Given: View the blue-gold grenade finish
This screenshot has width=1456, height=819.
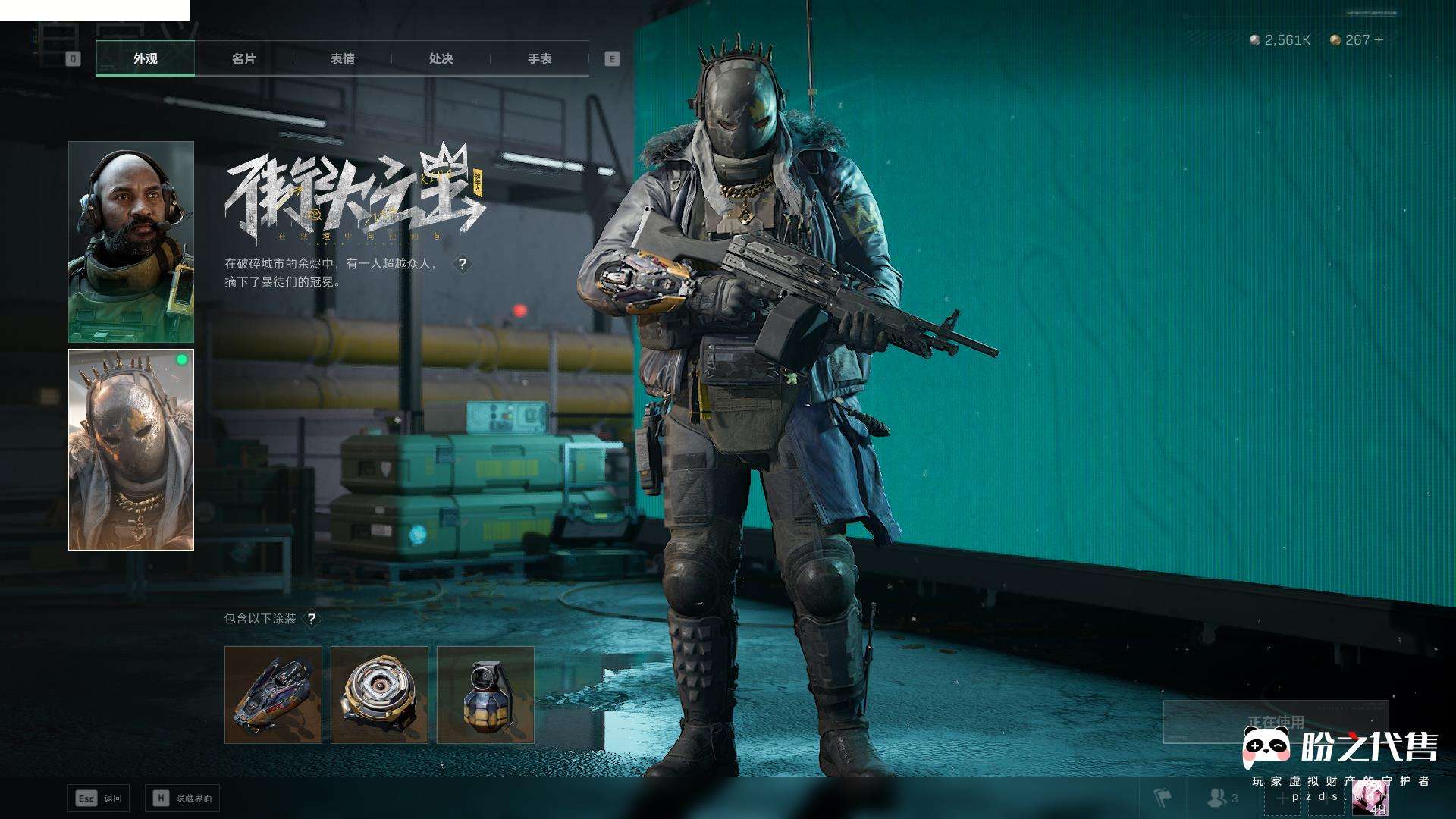Looking at the screenshot, I should click(485, 695).
